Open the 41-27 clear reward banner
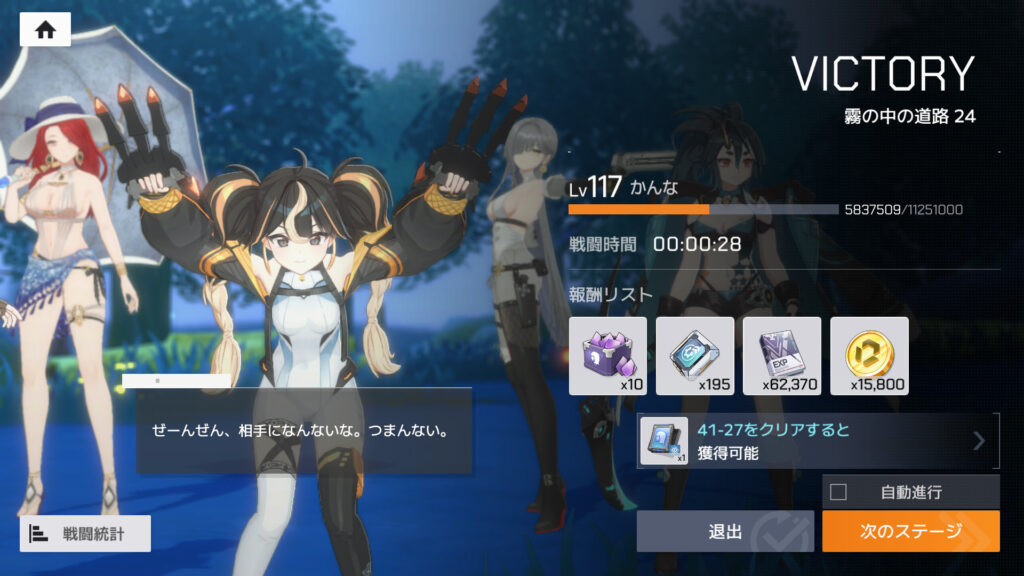 tap(818, 441)
